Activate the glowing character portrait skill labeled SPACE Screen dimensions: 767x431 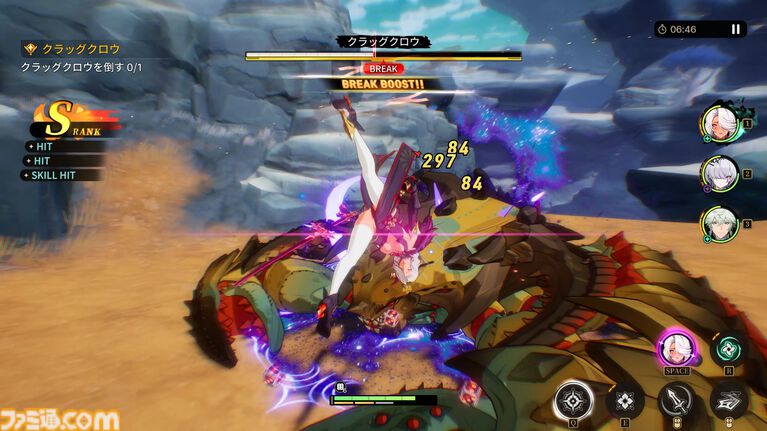[x=678, y=350]
